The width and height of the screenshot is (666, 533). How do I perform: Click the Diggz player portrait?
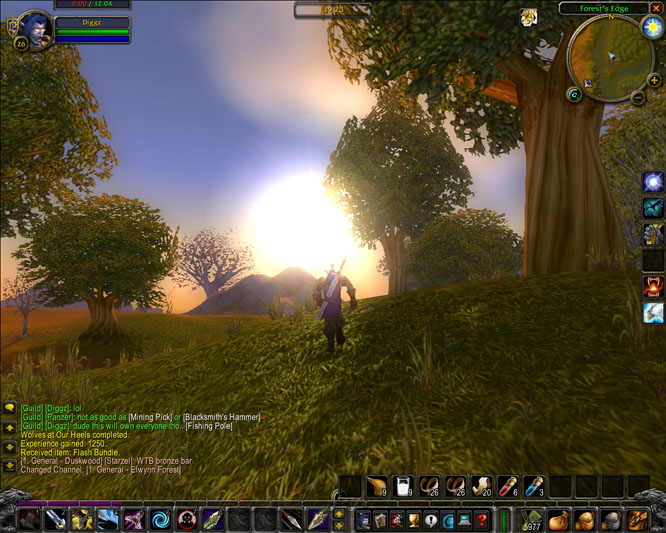click(35, 28)
